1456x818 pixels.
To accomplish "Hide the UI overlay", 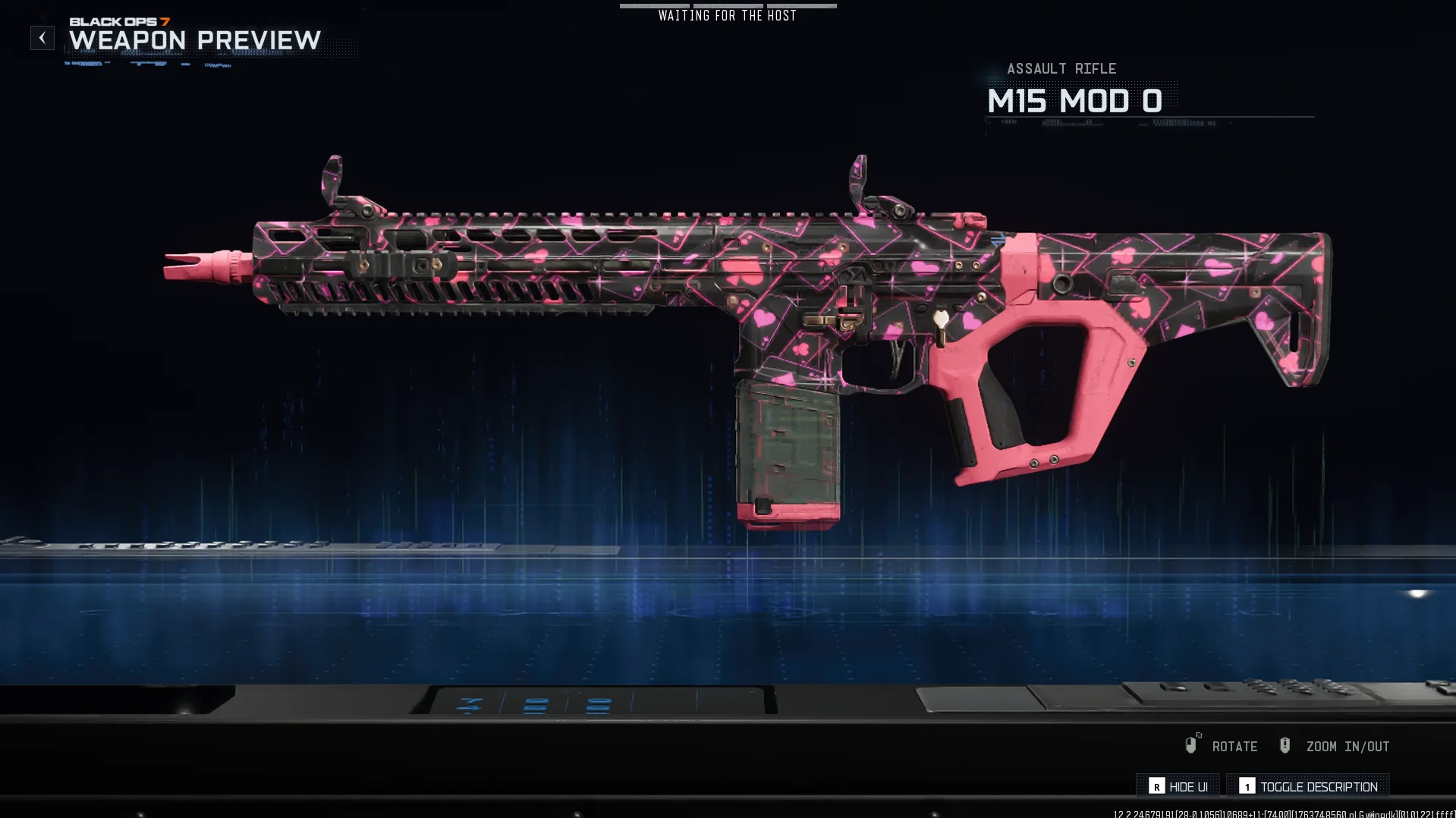I will pos(1178,787).
